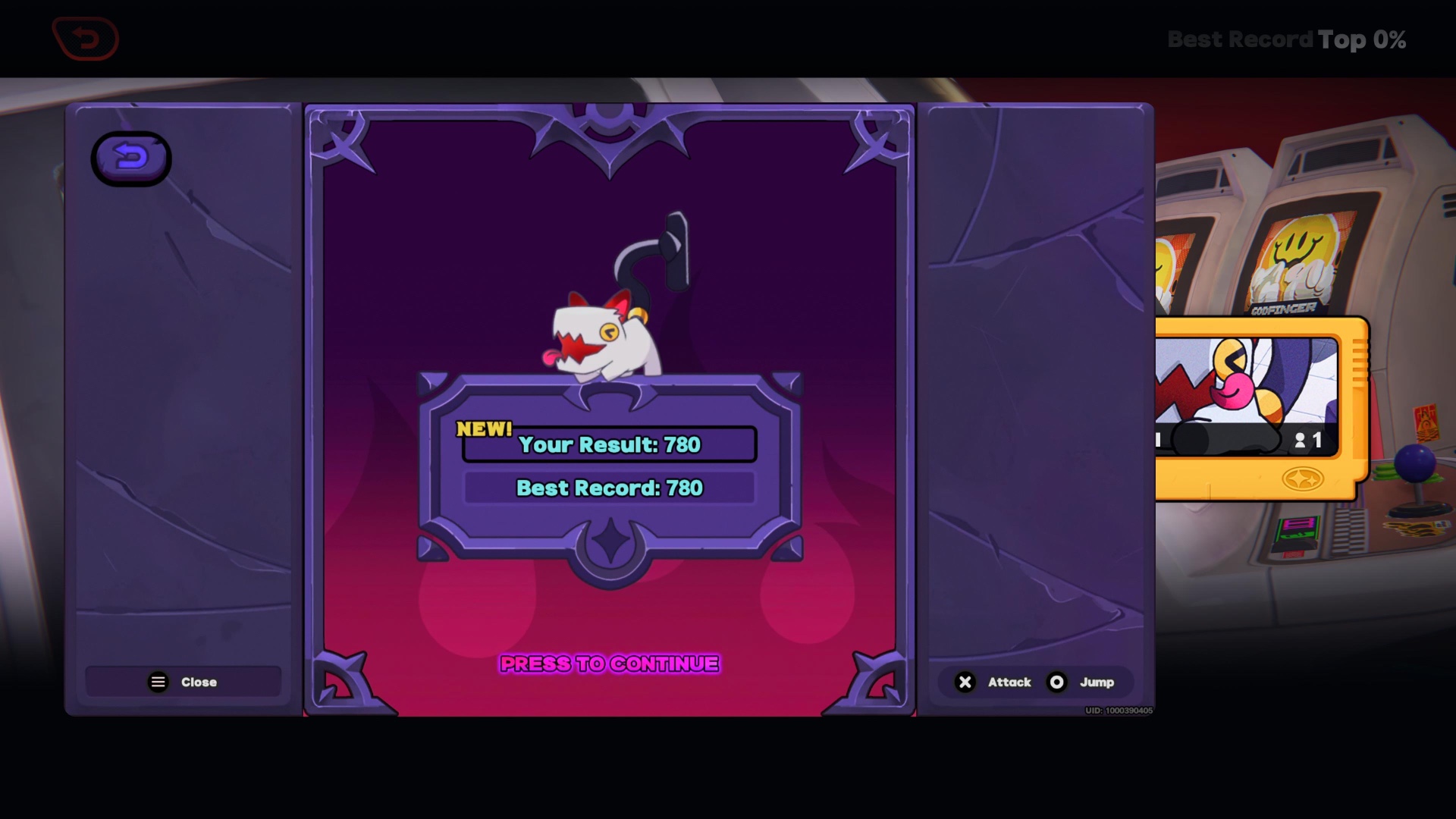This screenshot has width=1456, height=819.
Task: Select the O Jump control icon
Action: (1056, 682)
